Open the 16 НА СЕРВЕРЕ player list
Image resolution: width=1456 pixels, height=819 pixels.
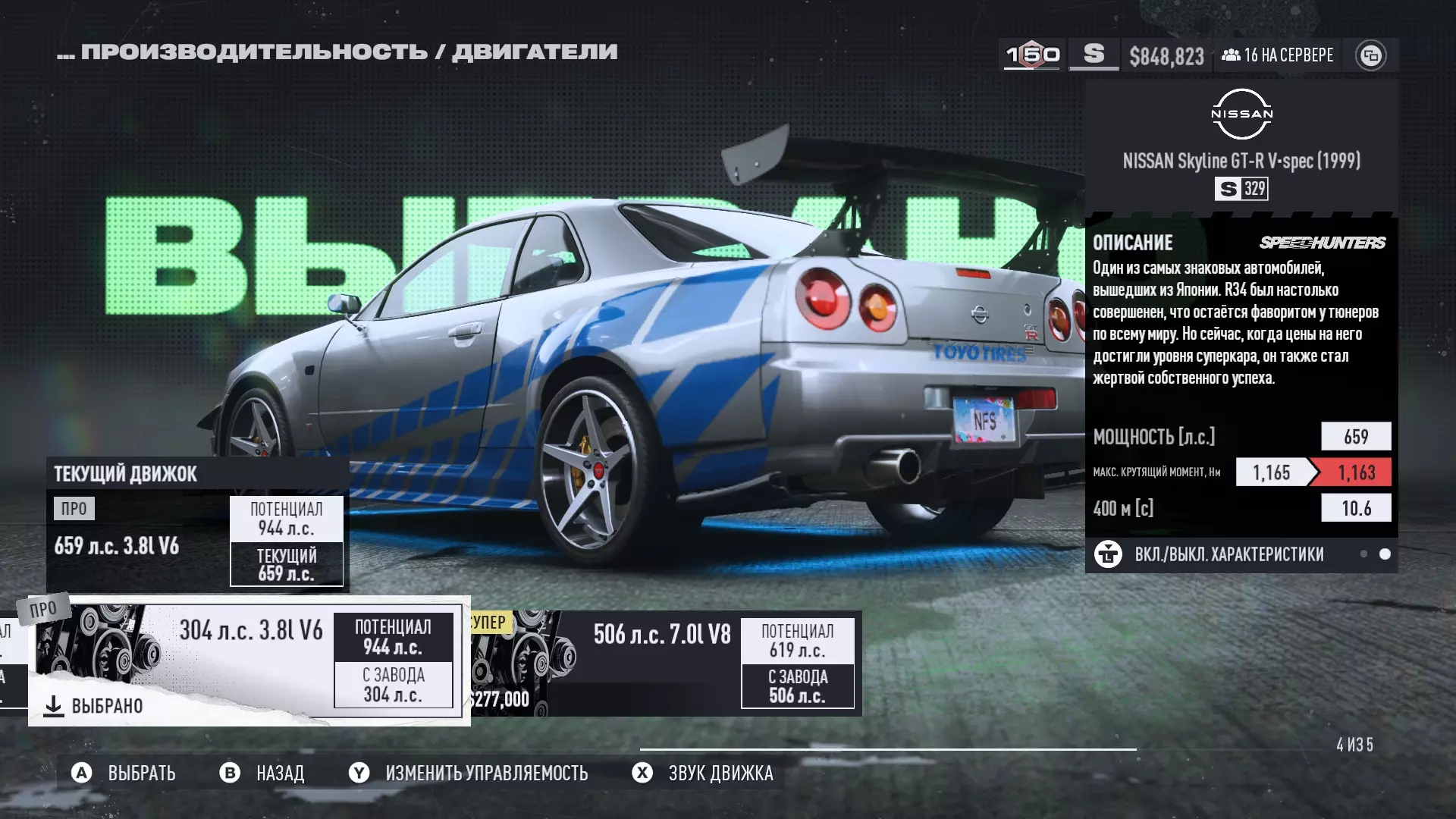[1278, 55]
